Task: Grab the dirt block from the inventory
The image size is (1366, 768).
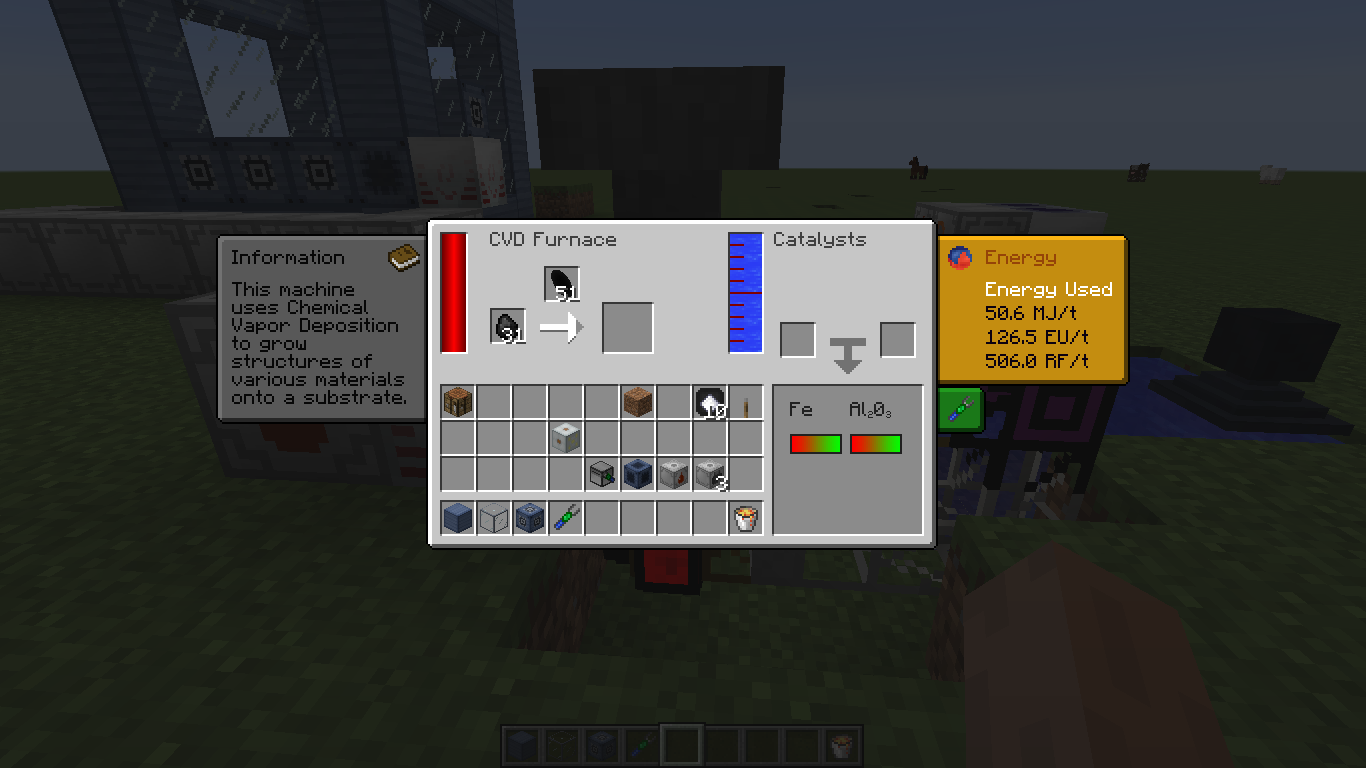Action: tap(638, 401)
